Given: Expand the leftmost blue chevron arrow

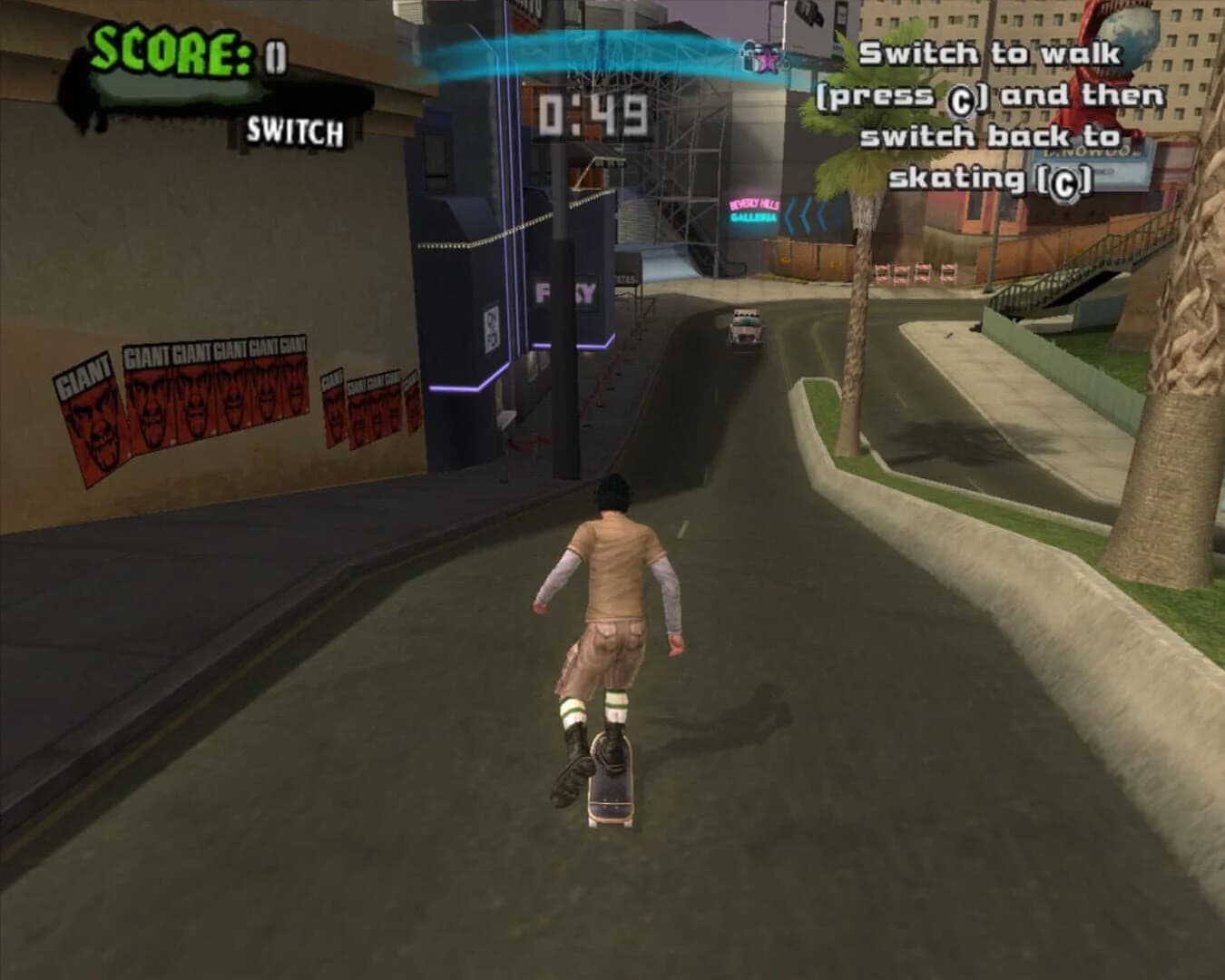Looking at the screenshot, I should pyautogui.click(x=791, y=215).
